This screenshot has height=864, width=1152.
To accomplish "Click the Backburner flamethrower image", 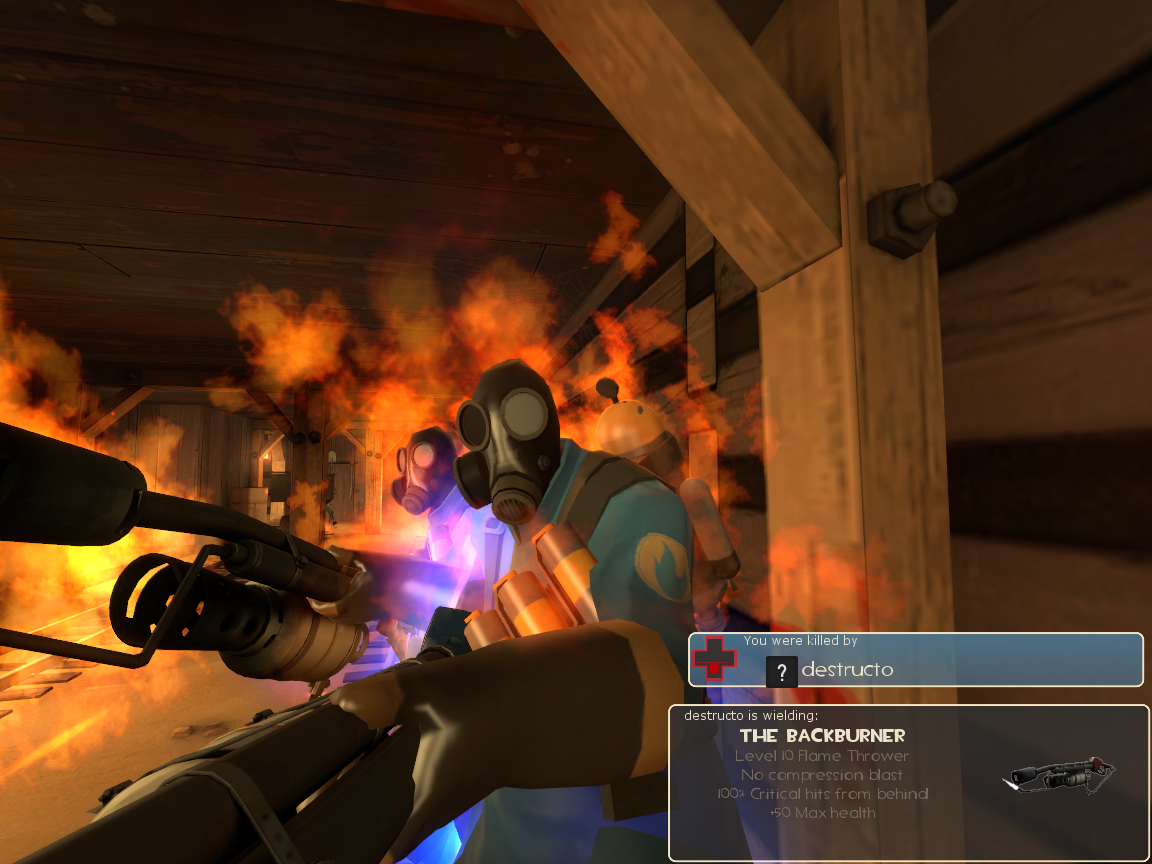I will [x=1062, y=777].
